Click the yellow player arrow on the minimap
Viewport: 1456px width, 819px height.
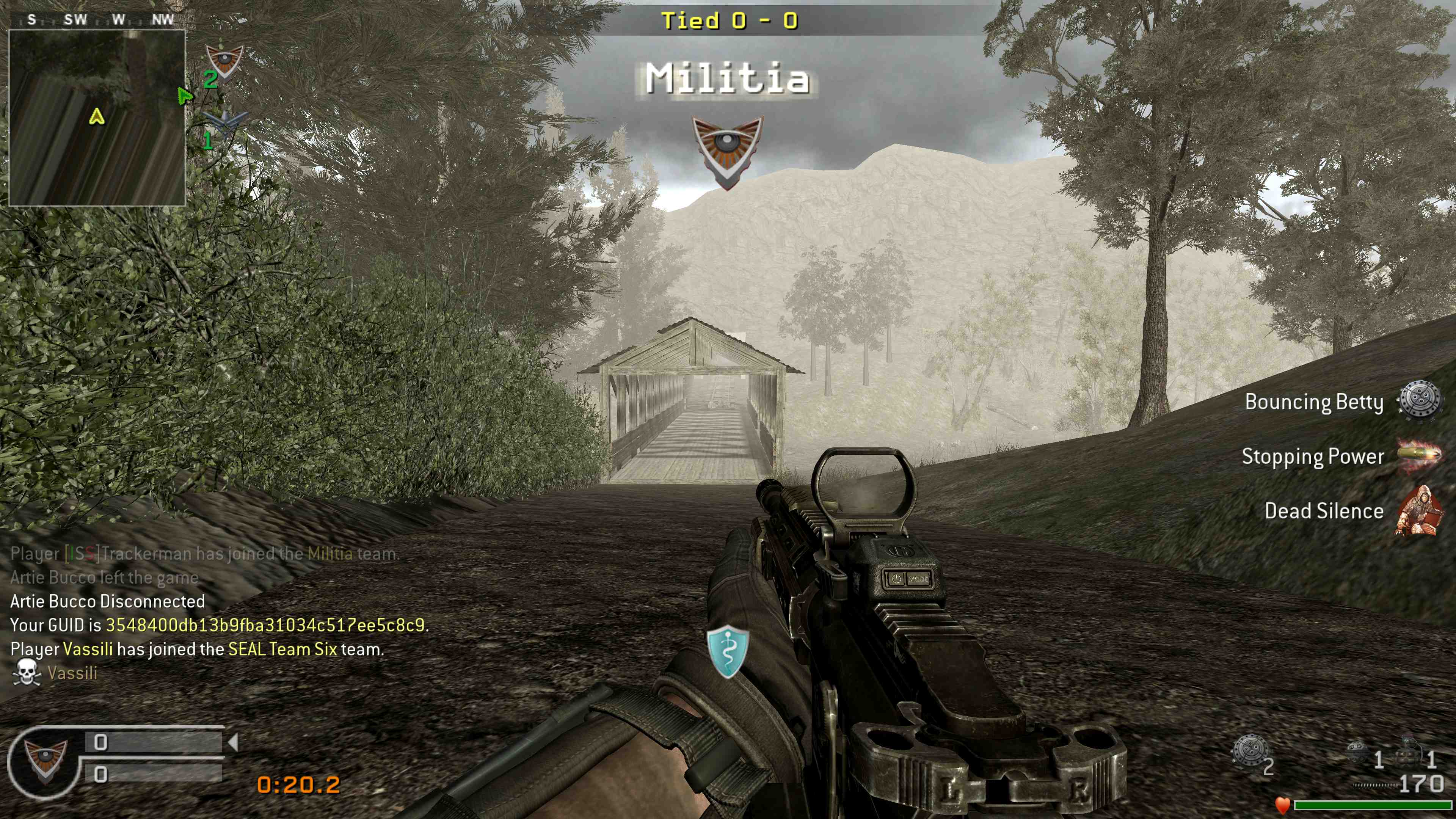pyautogui.click(x=97, y=117)
